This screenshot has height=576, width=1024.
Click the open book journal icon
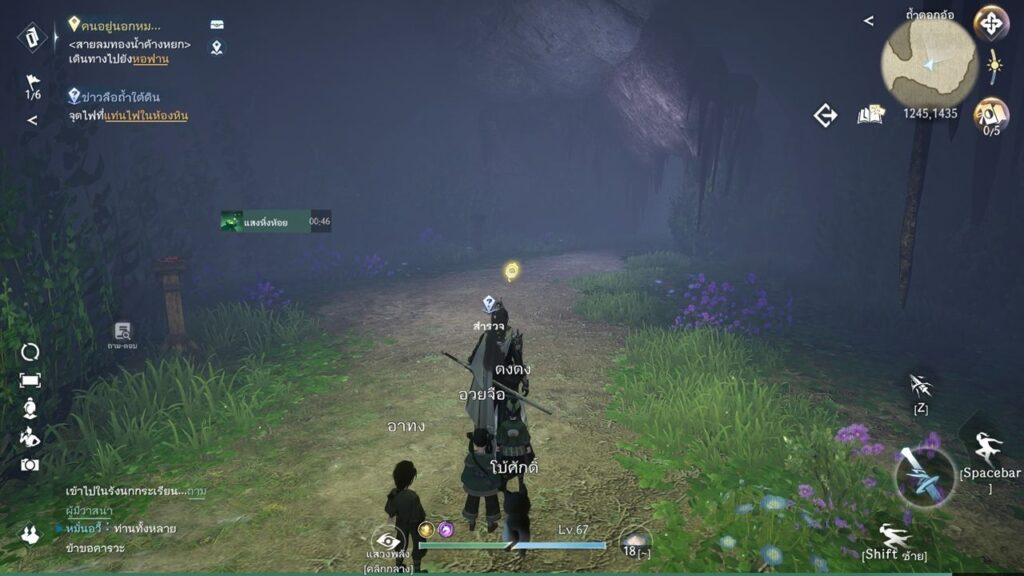point(871,115)
